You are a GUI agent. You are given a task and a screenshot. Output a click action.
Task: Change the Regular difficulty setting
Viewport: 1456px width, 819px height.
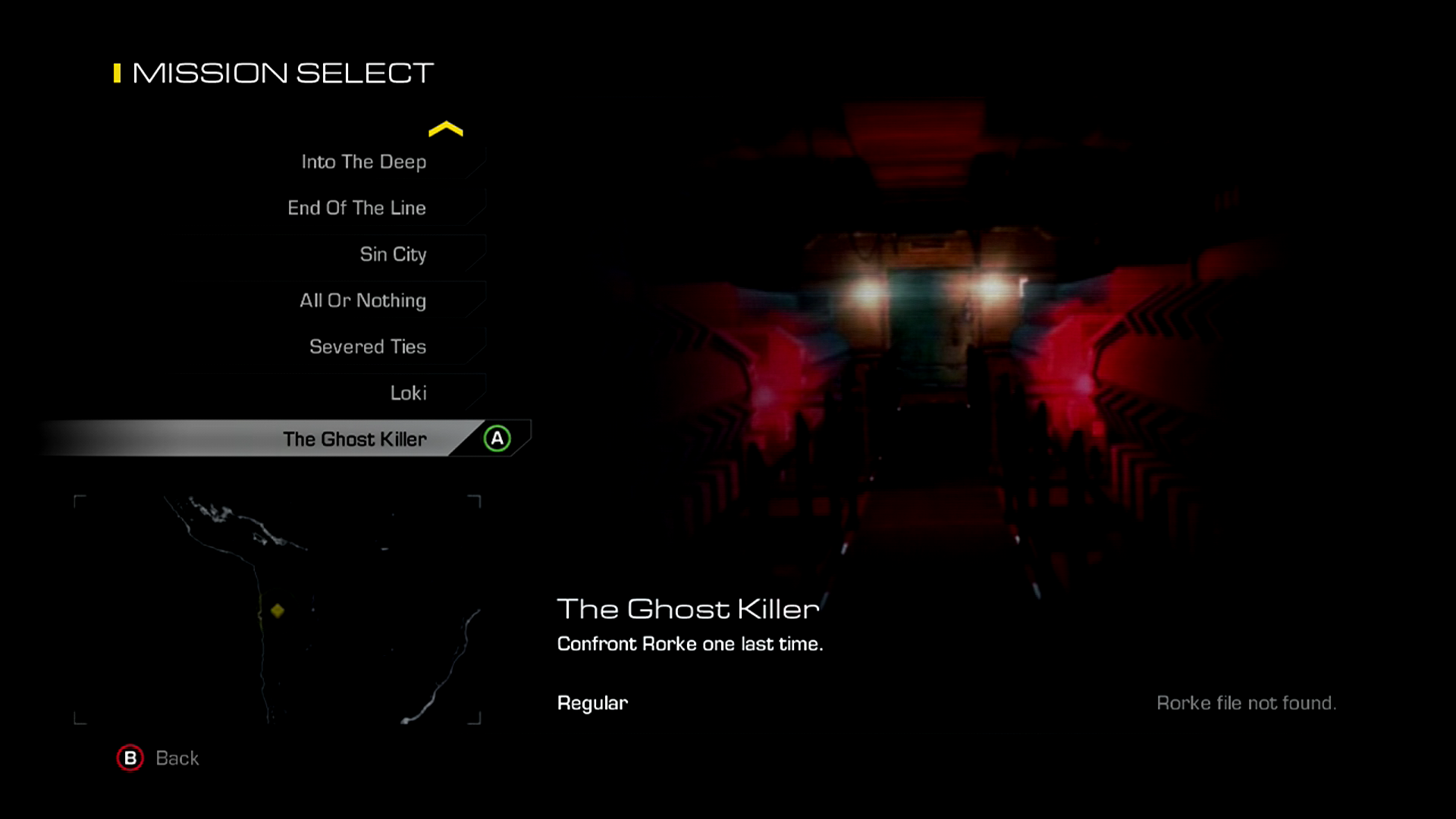click(592, 704)
